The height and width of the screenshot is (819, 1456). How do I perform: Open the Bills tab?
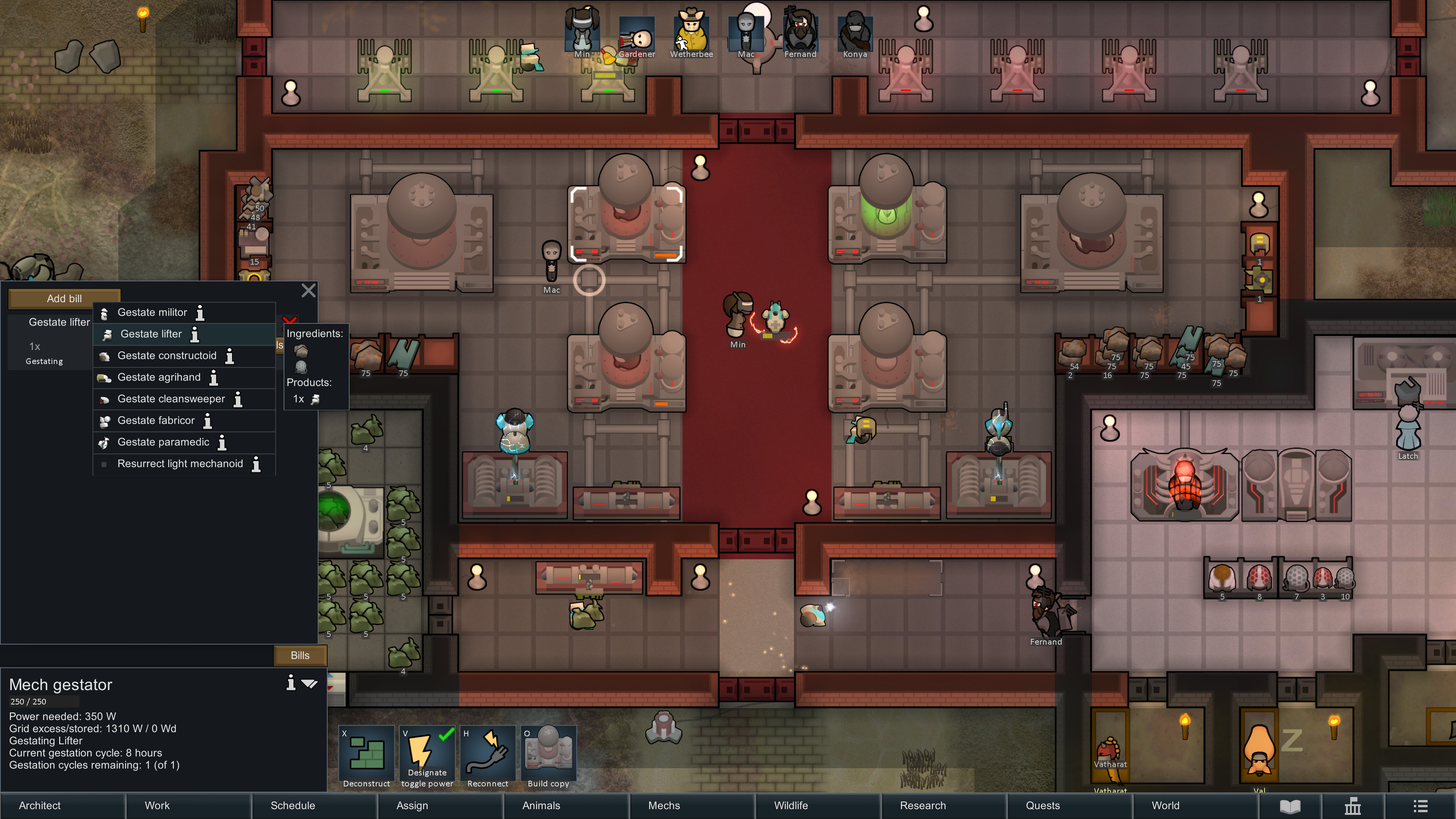(x=300, y=655)
